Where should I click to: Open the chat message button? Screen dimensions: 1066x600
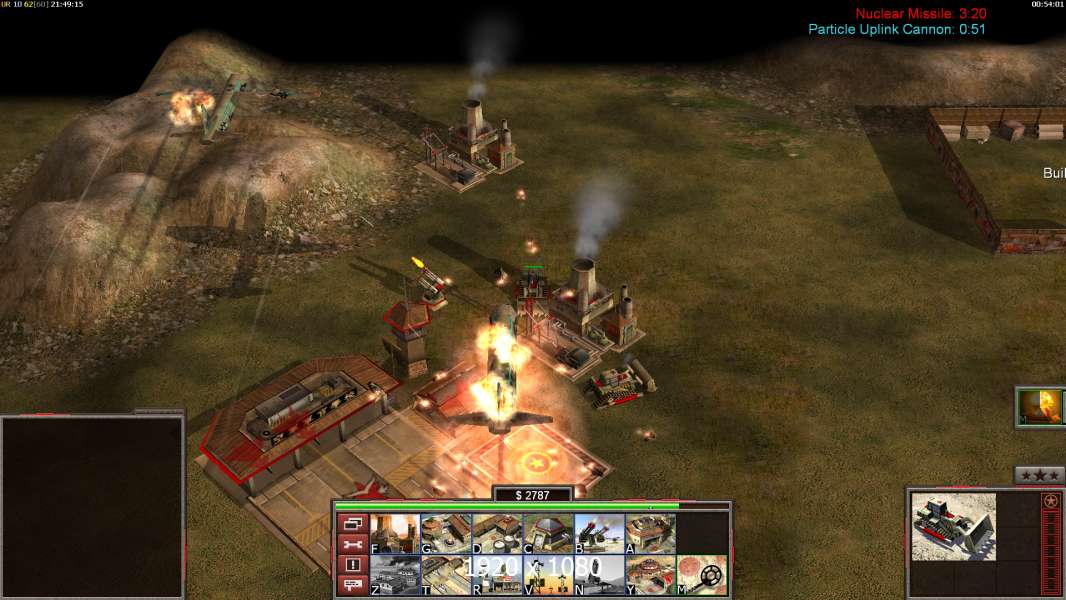coord(352,585)
